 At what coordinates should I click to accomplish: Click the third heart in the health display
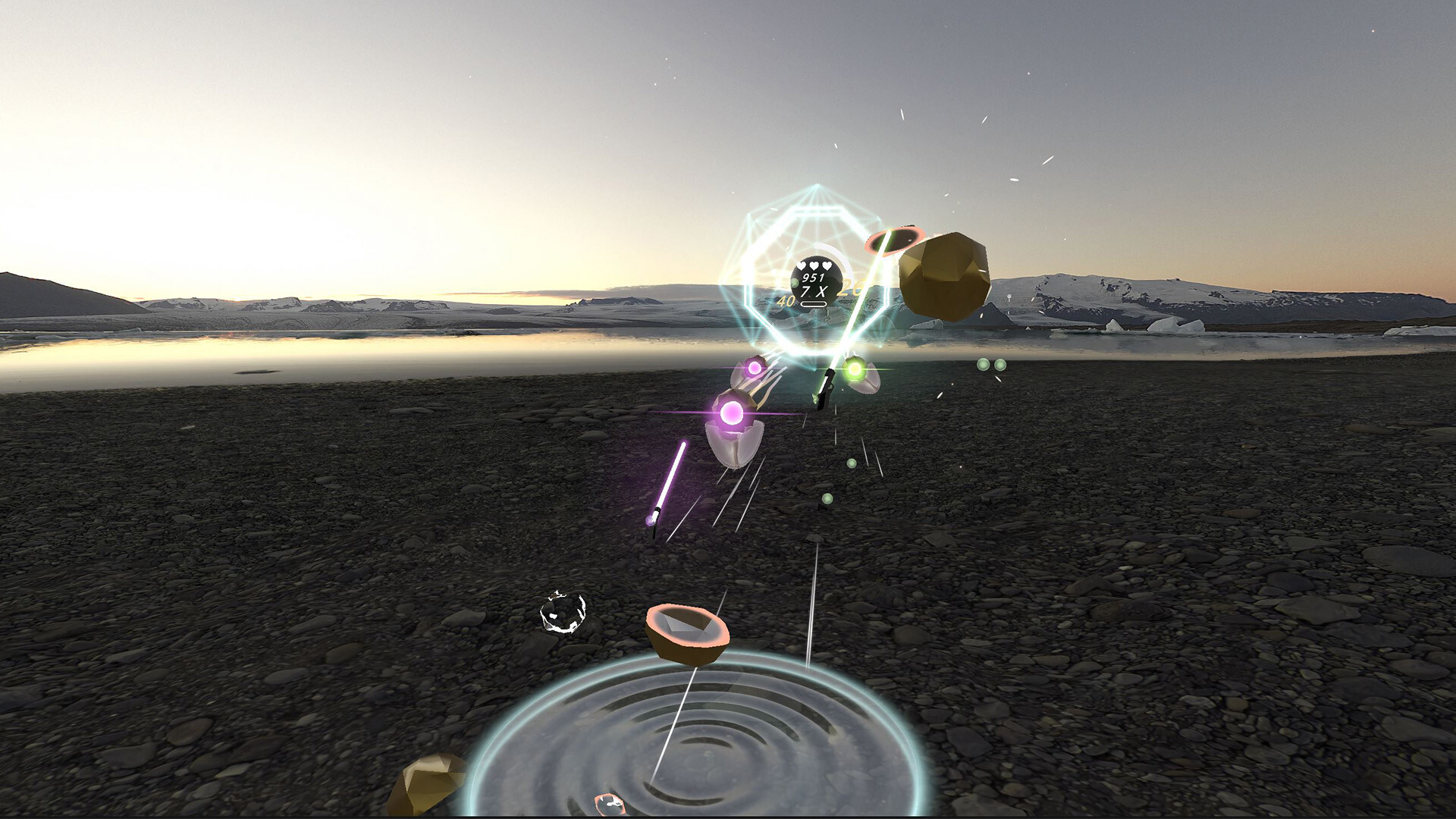[x=827, y=265]
